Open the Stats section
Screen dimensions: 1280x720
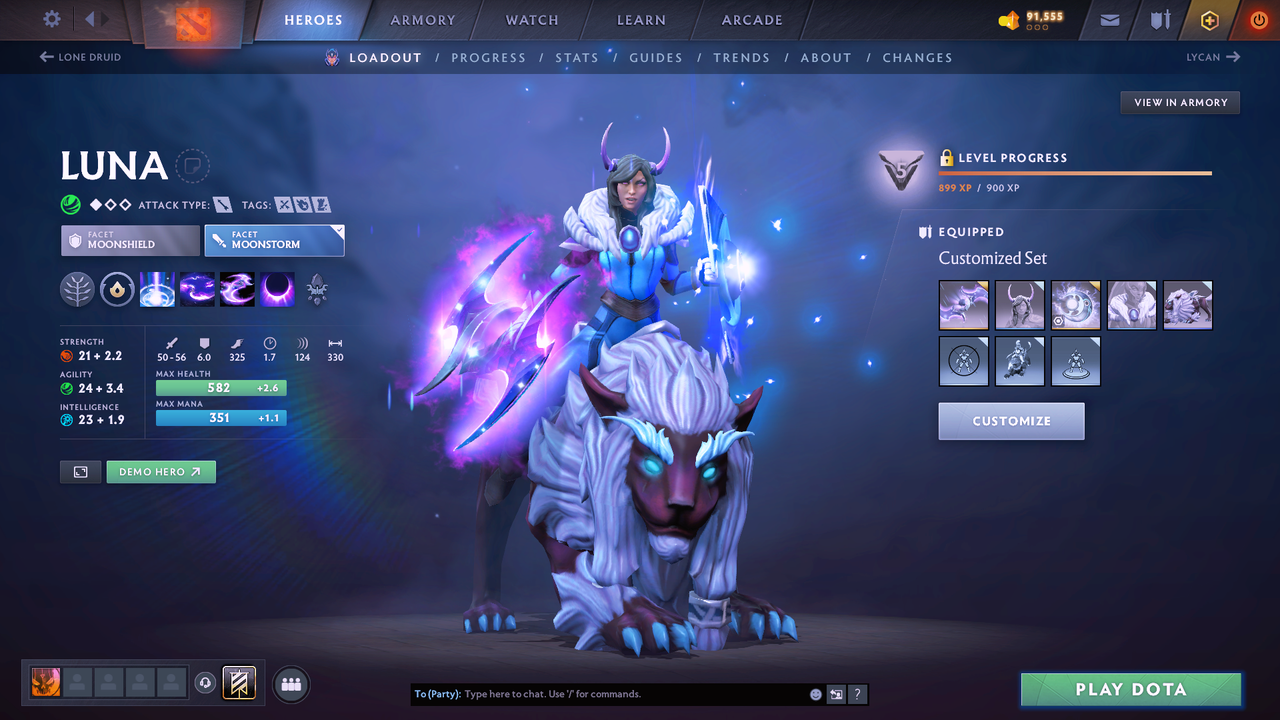577,57
